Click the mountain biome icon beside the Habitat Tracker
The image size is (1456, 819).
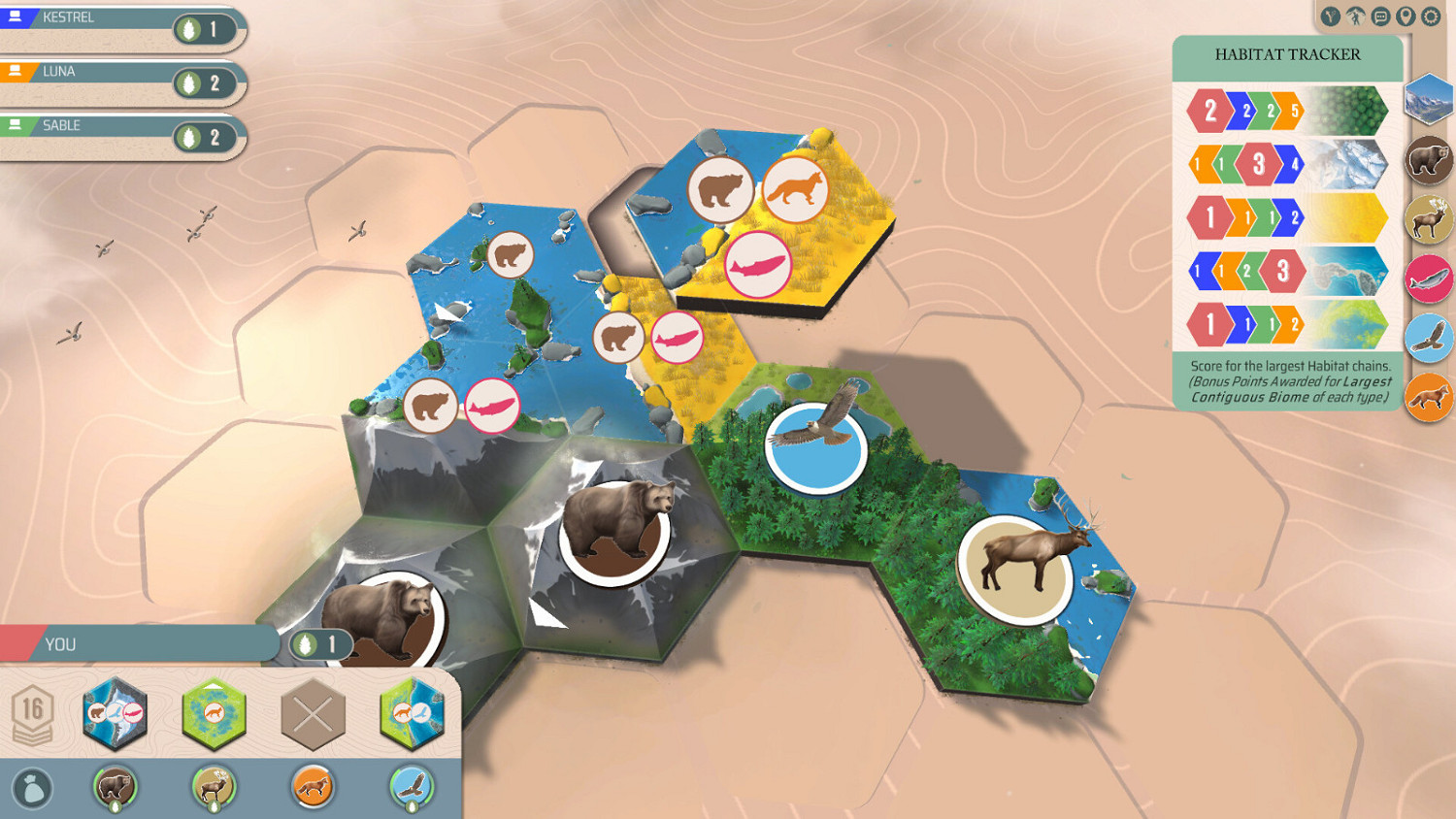pyautogui.click(x=1427, y=100)
